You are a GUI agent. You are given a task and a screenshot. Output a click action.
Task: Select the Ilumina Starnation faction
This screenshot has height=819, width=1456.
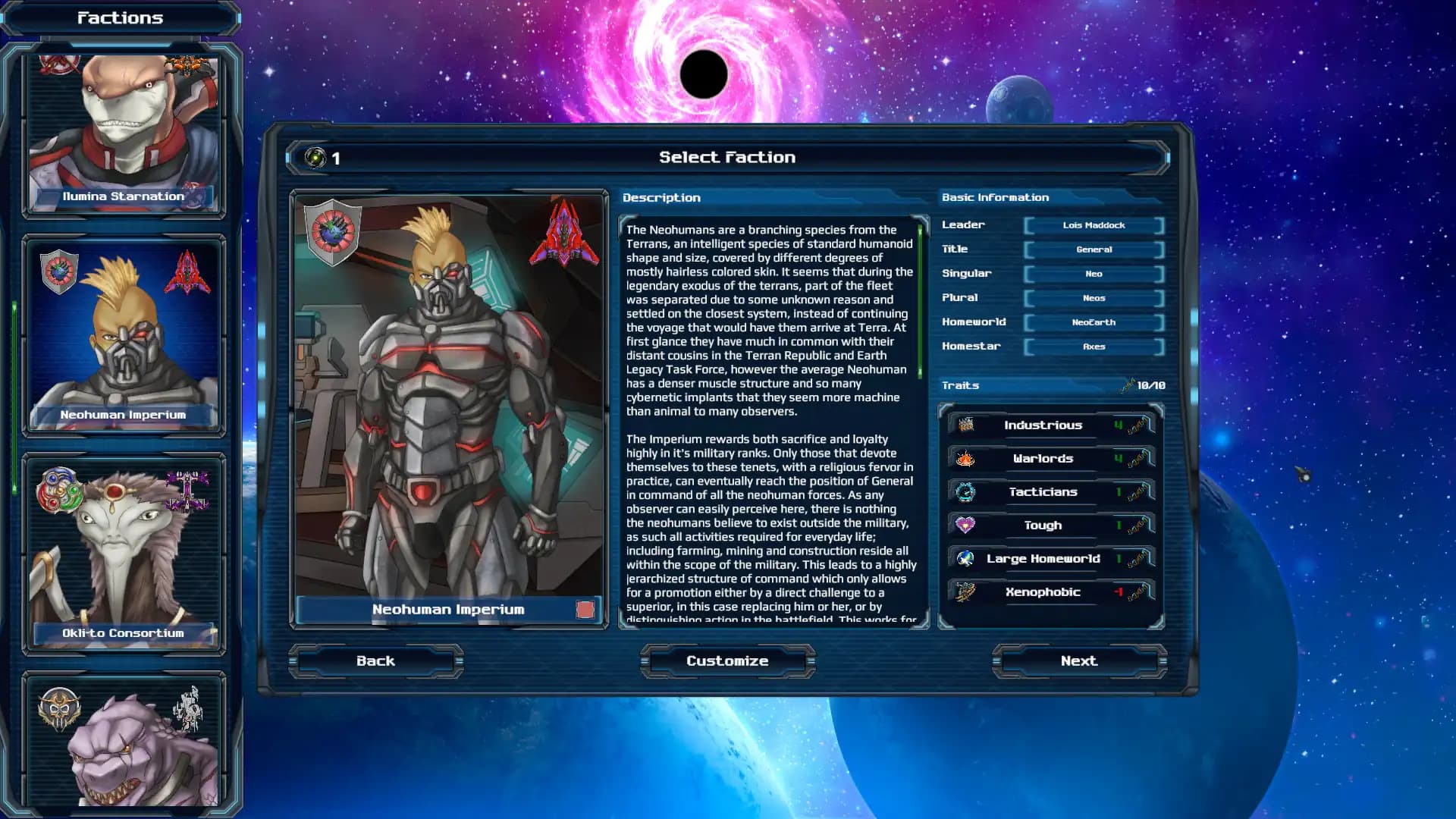point(124,133)
